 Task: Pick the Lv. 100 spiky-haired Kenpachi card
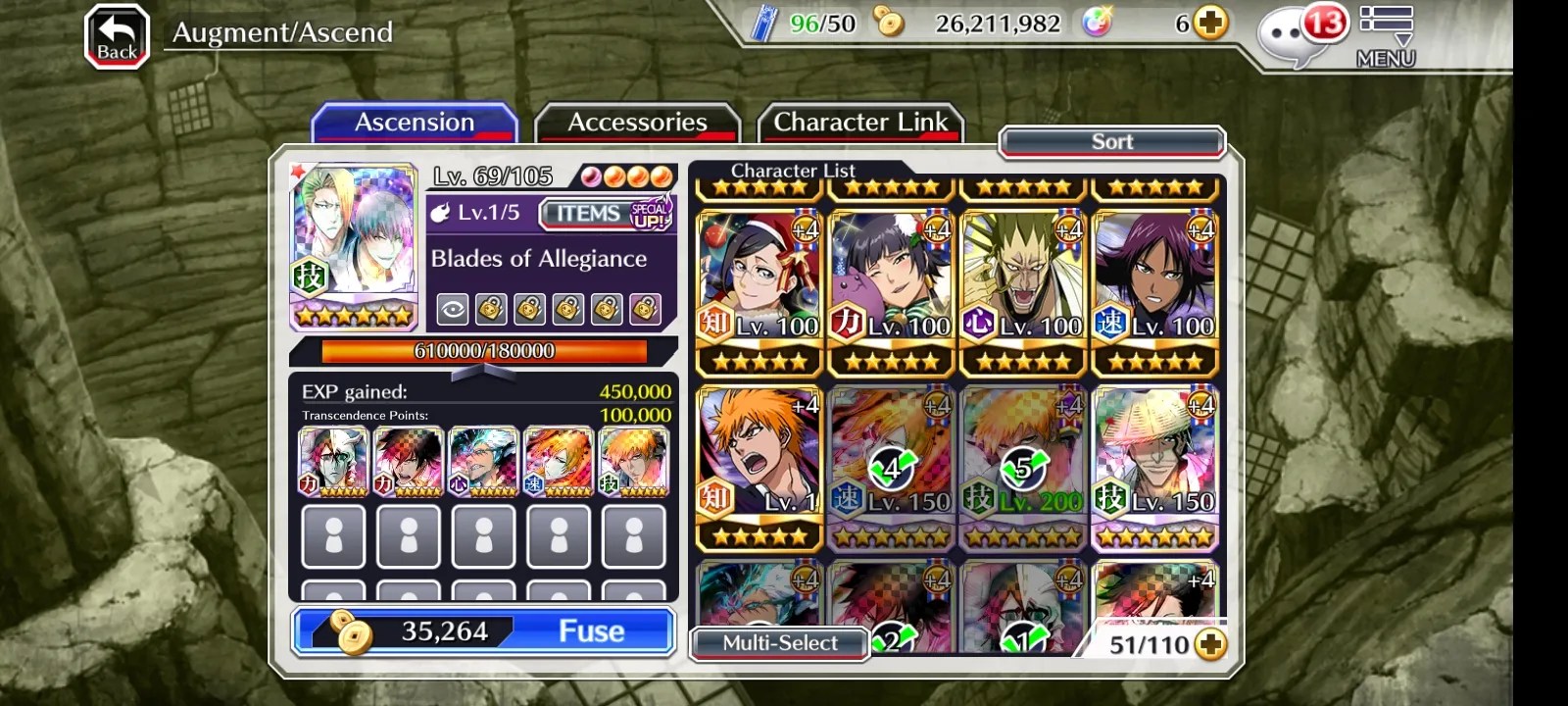pyautogui.click(x=1023, y=291)
